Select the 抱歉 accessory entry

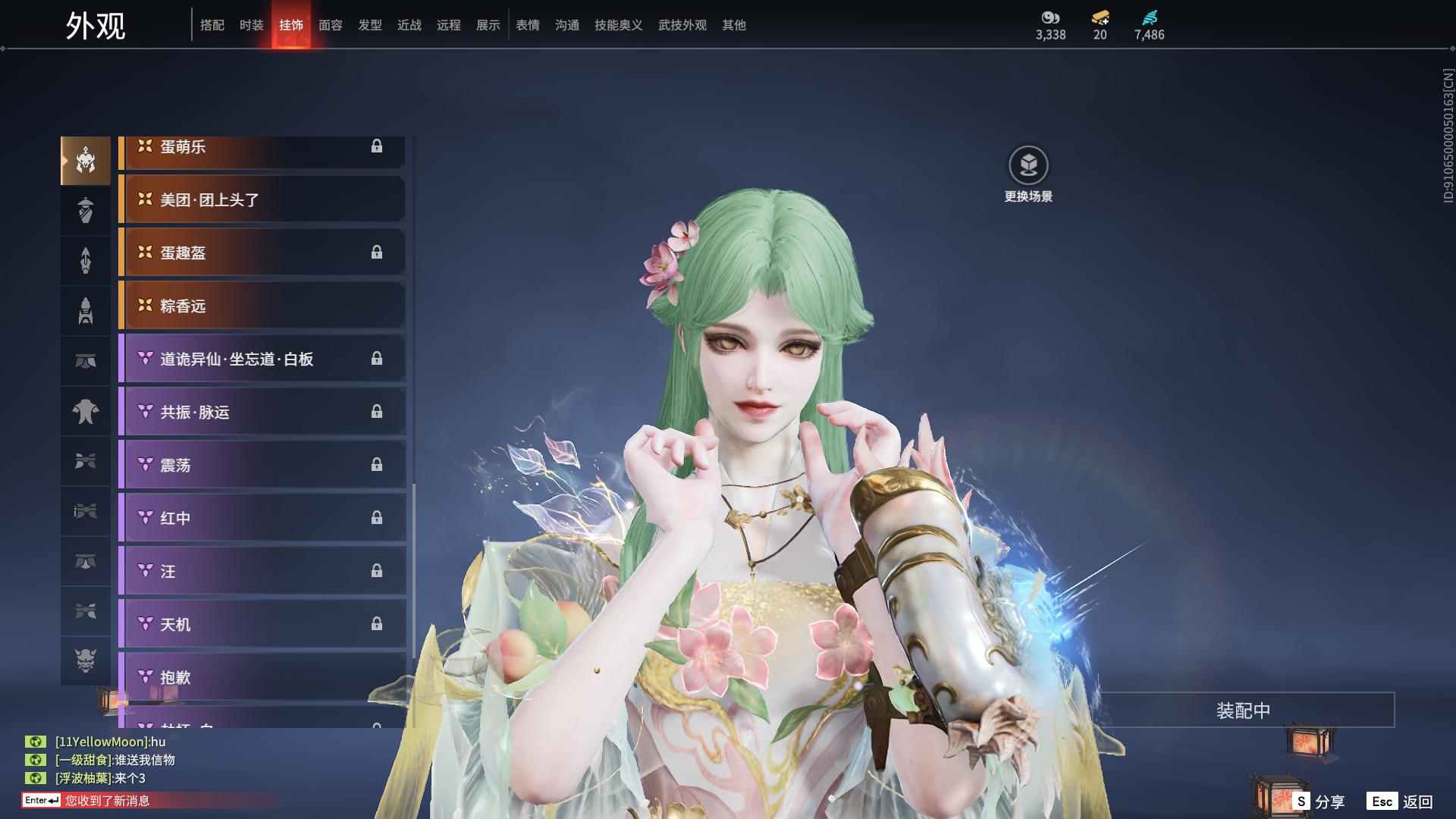point(262,677)
